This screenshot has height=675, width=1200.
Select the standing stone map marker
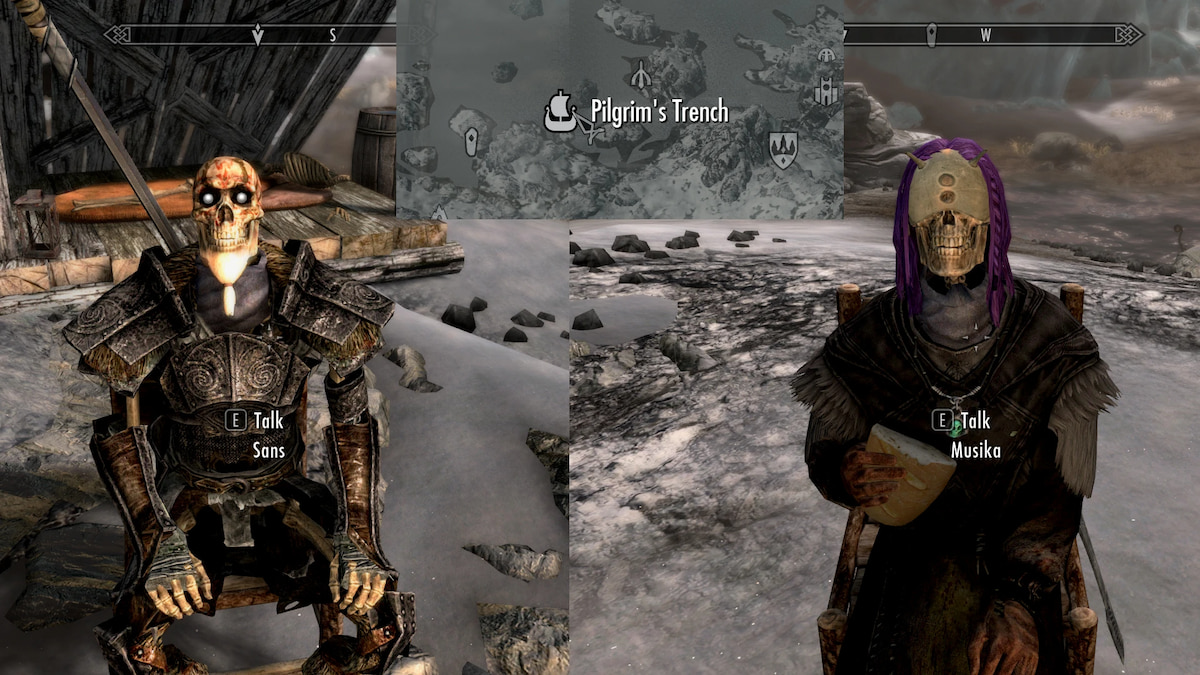(471, 141)
